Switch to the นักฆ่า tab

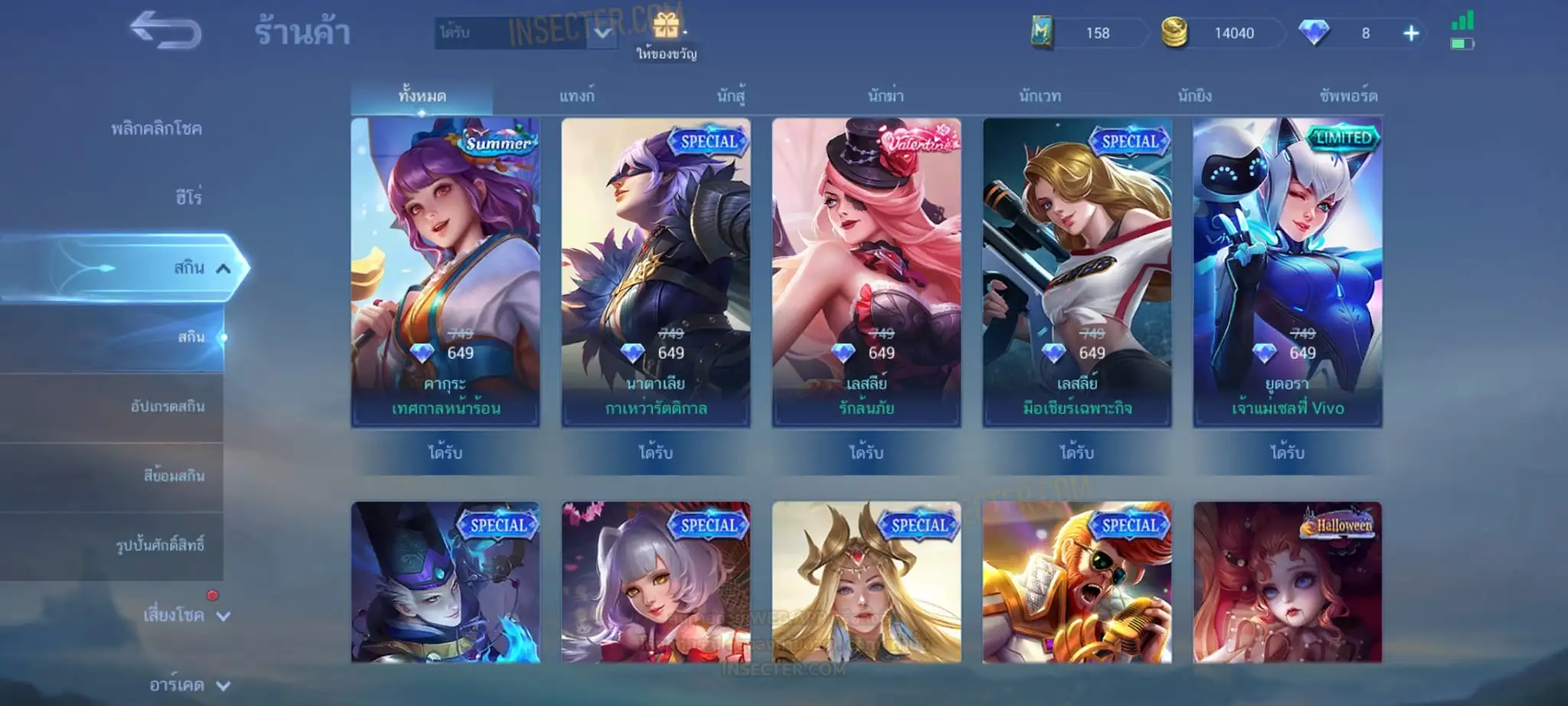(886, 96)
